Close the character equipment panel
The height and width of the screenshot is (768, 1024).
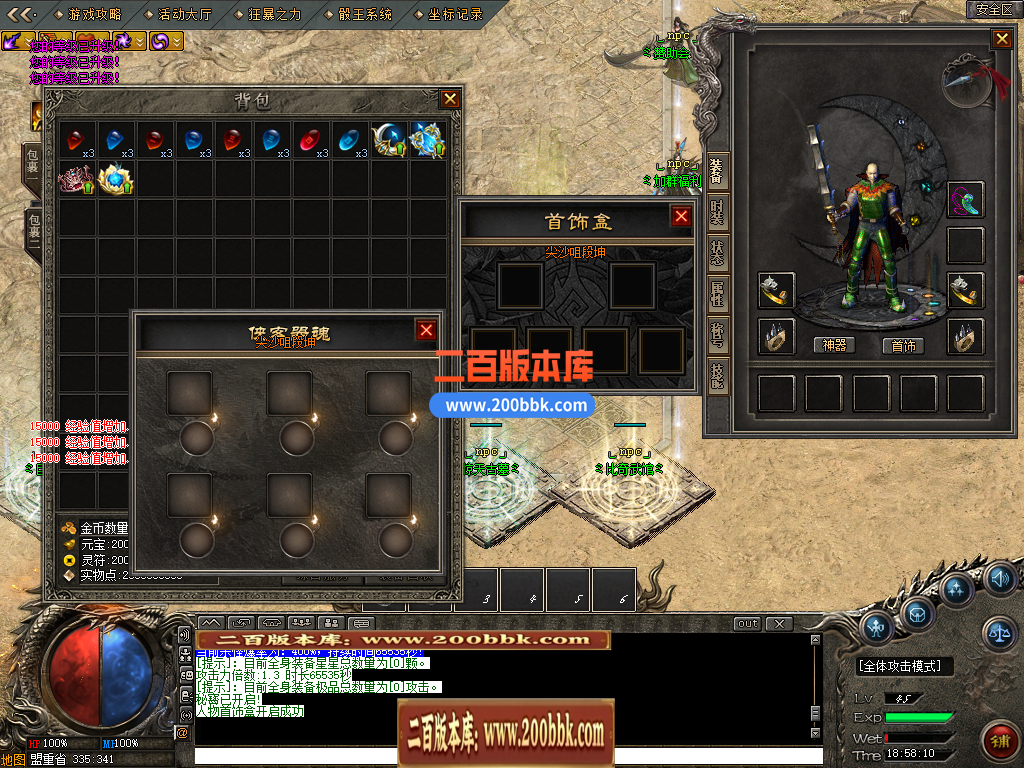[x=1001, y=39]
